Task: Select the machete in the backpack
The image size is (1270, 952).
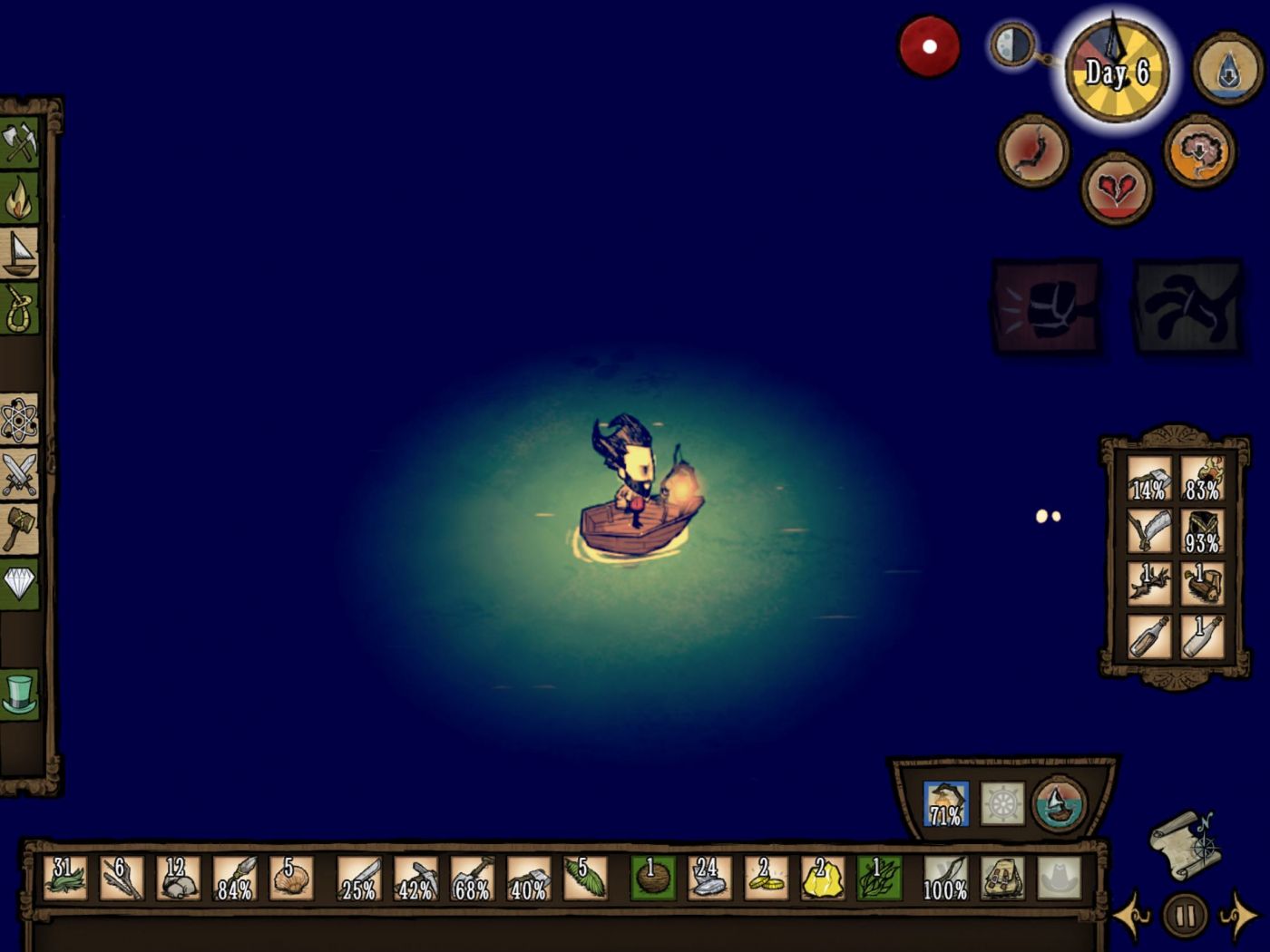Action: pyautogui.click(x=1148, y=530)
